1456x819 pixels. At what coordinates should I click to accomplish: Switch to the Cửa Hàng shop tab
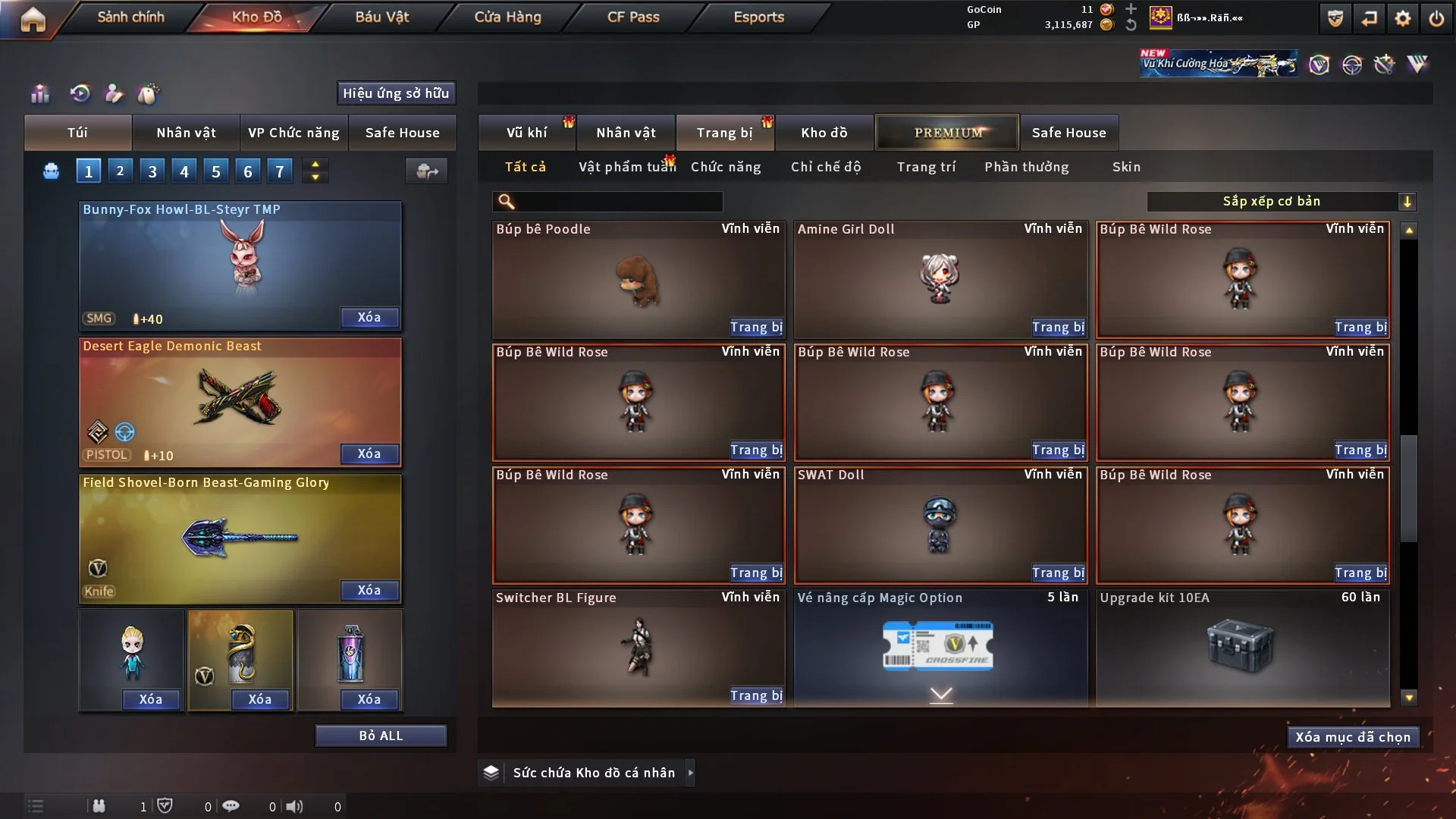[x=507, y=17]
